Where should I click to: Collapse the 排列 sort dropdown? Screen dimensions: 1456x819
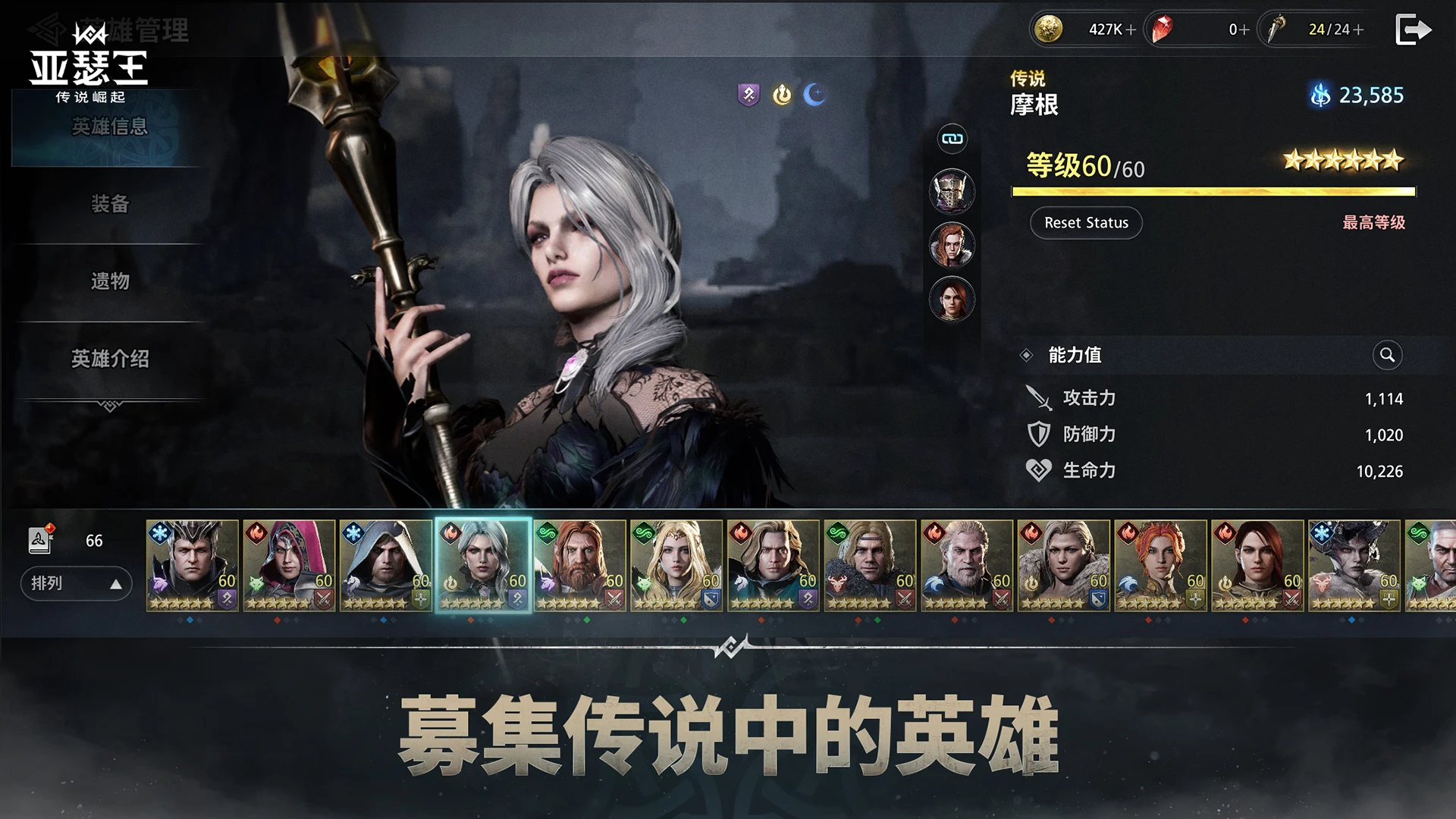76,584
